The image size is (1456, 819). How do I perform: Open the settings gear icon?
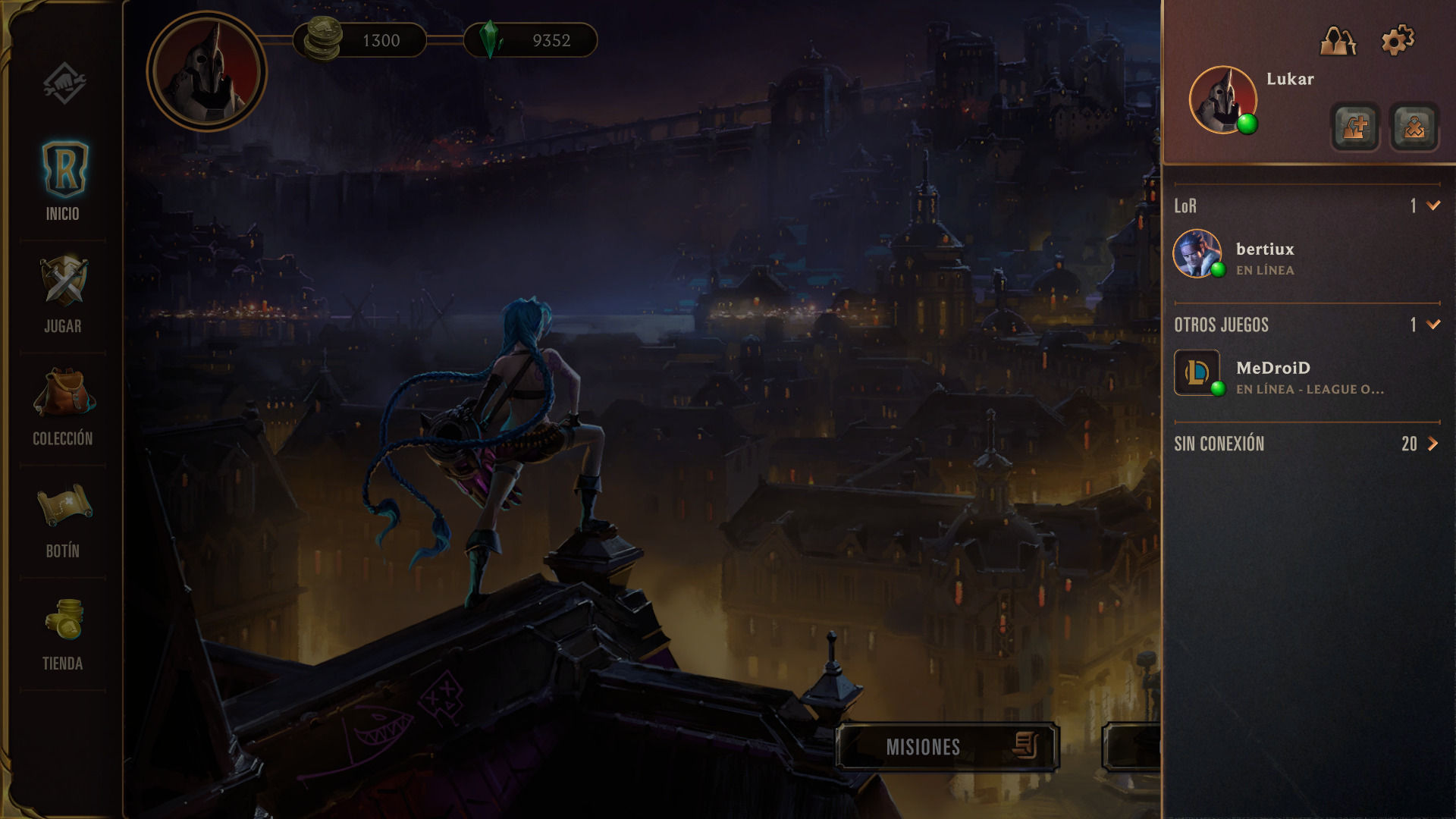tap(1398, 40)
